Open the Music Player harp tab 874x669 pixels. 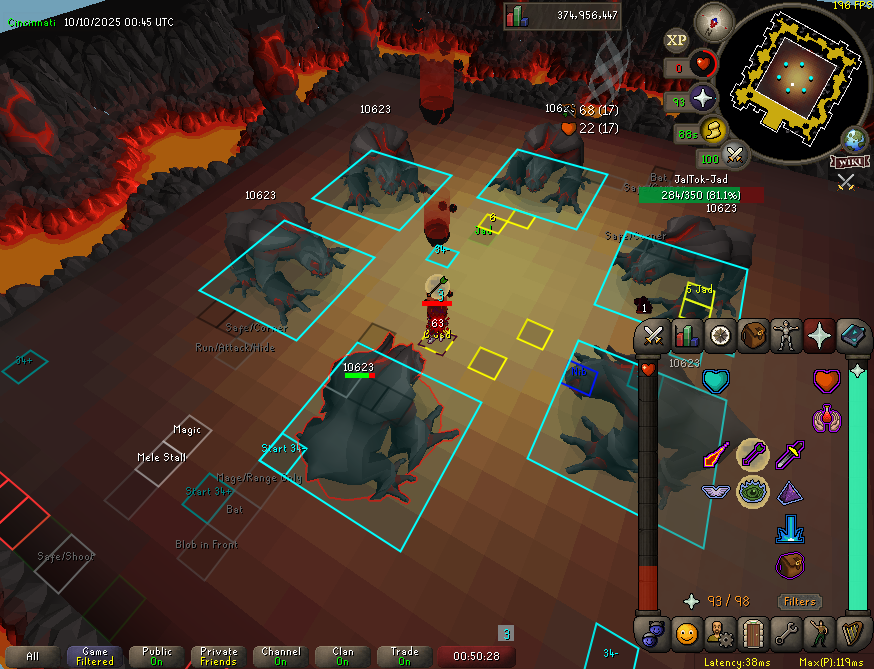[852, 632]
